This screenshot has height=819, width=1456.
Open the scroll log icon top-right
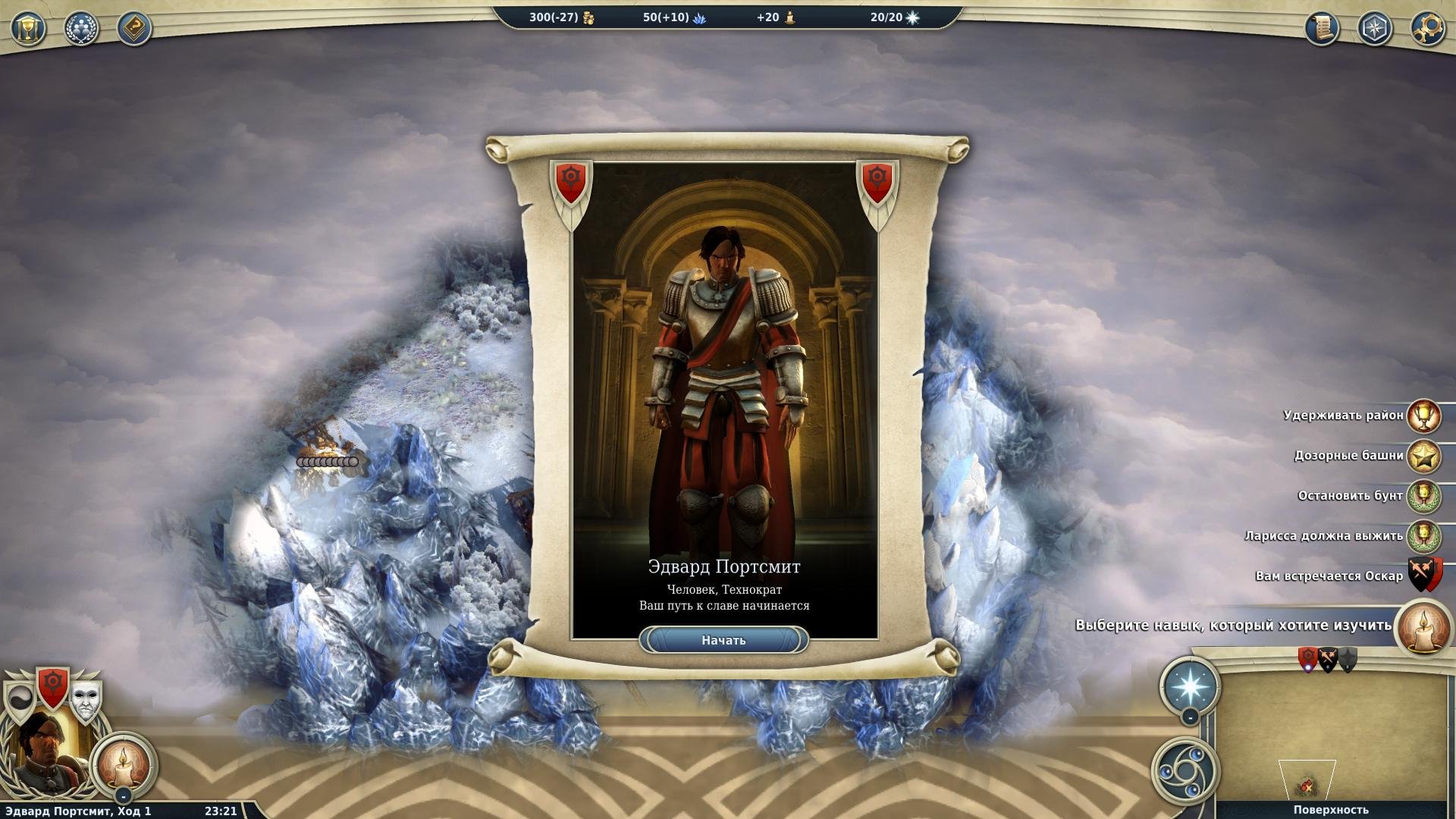(1322, 29)
